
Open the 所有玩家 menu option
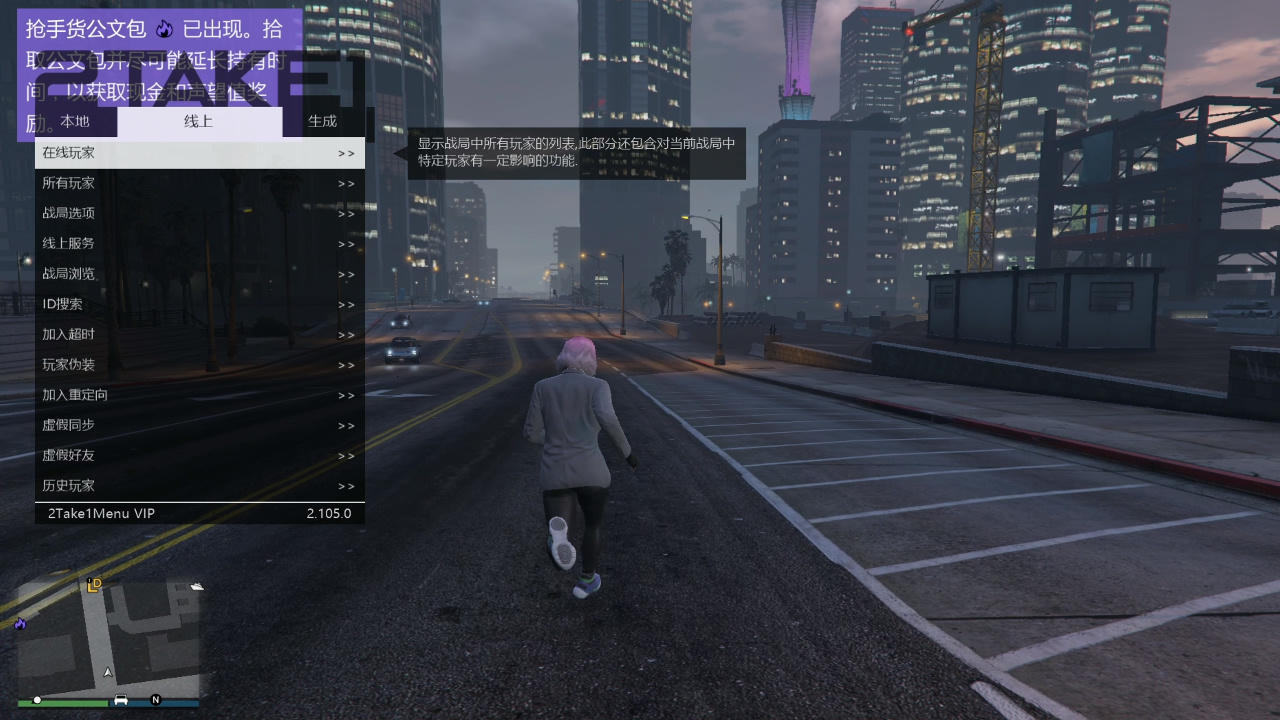point(66,183)
